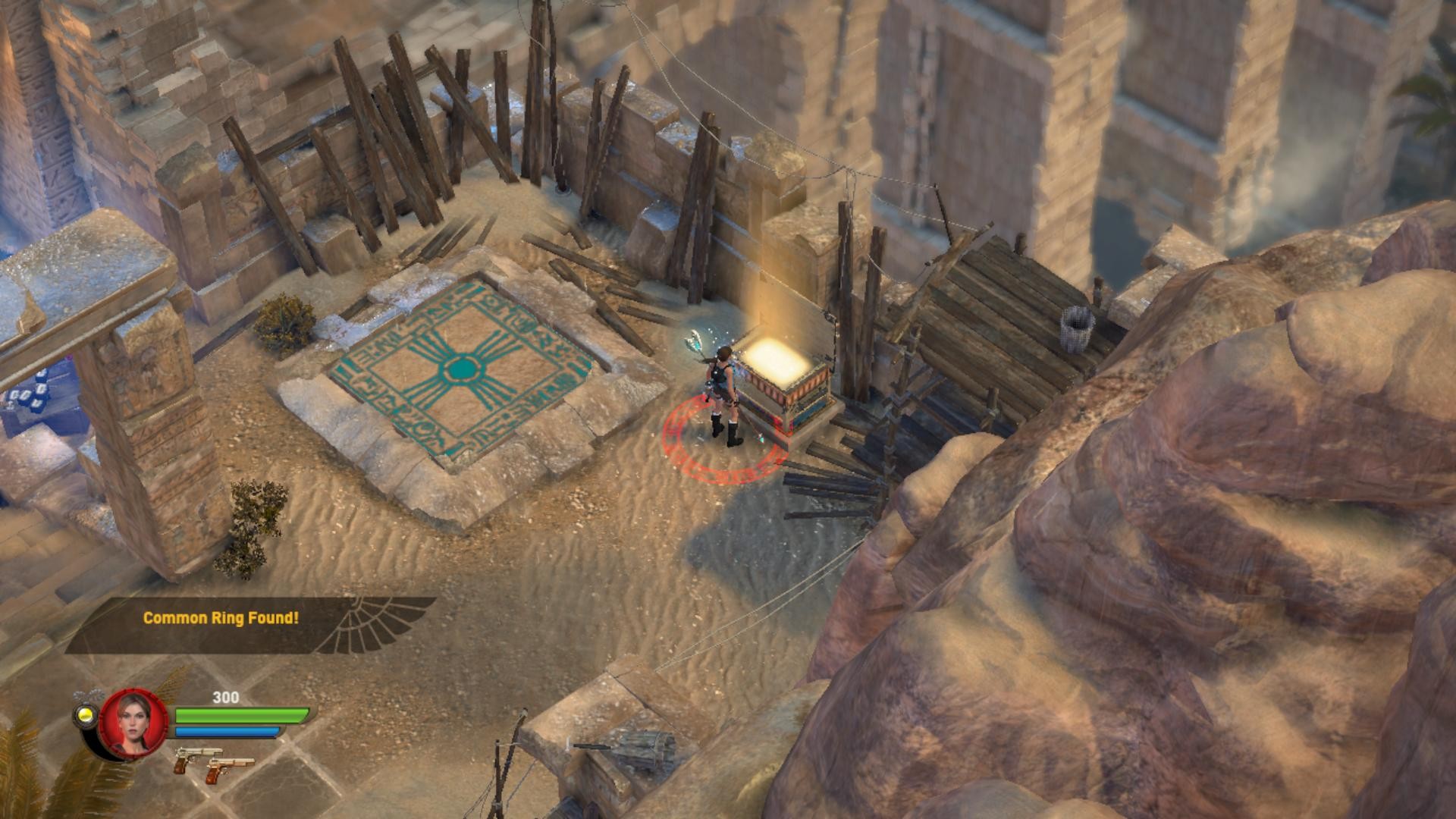
Task: Click the Common Ring Found notification
Action: coord(221,618)
